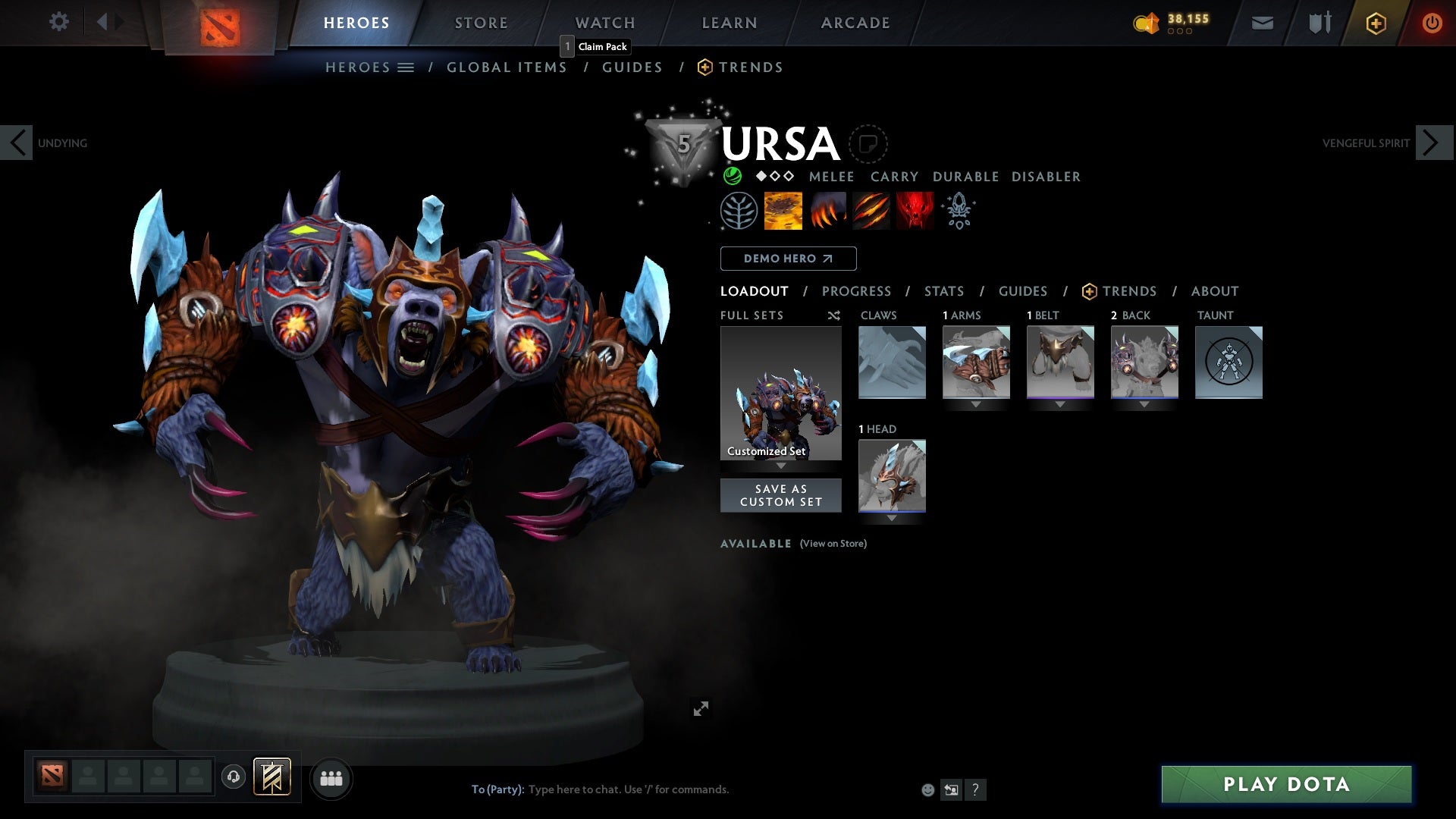Enable voice chat with the headset icon

pyautogui.click(x=233, y=778)
